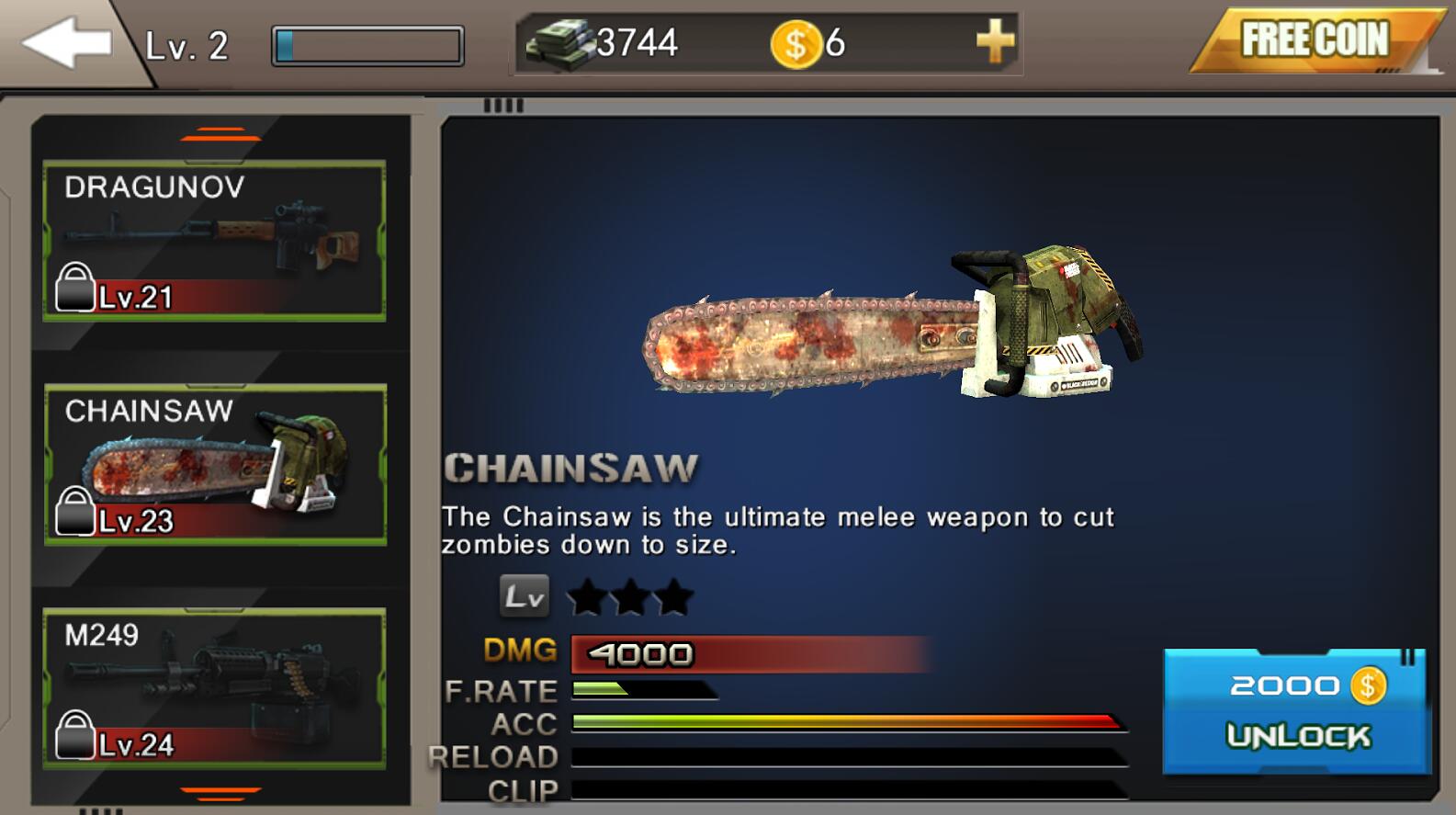1456x815 pixels.
Task: Select the Dragunov weapon card
Action: [x=214, y=241]
